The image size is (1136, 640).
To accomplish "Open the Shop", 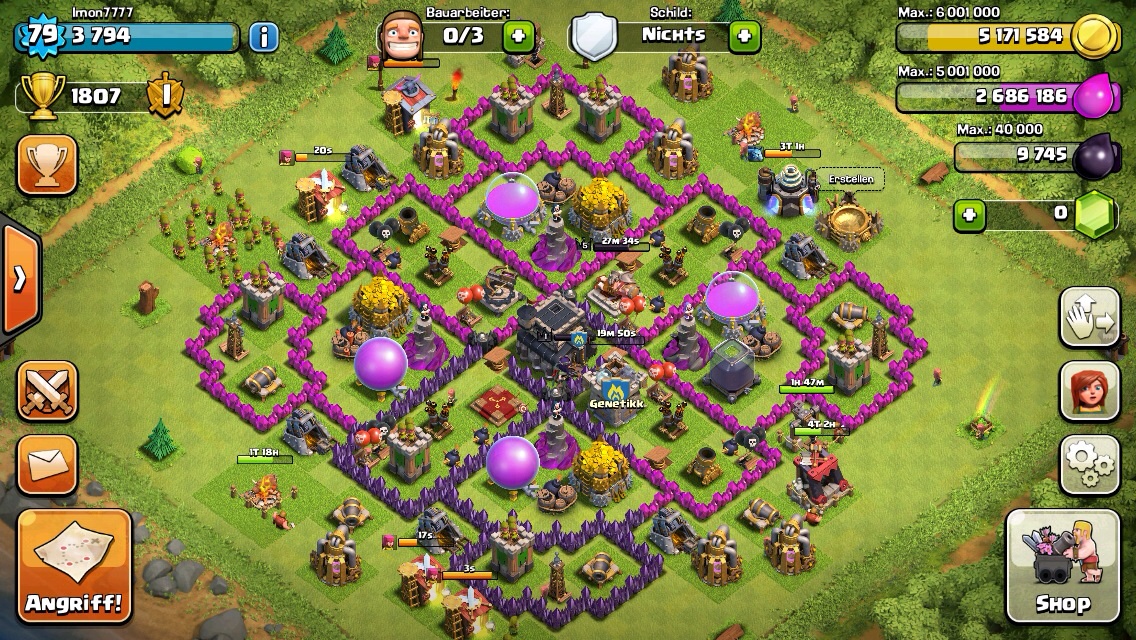I will (1062, 565).
